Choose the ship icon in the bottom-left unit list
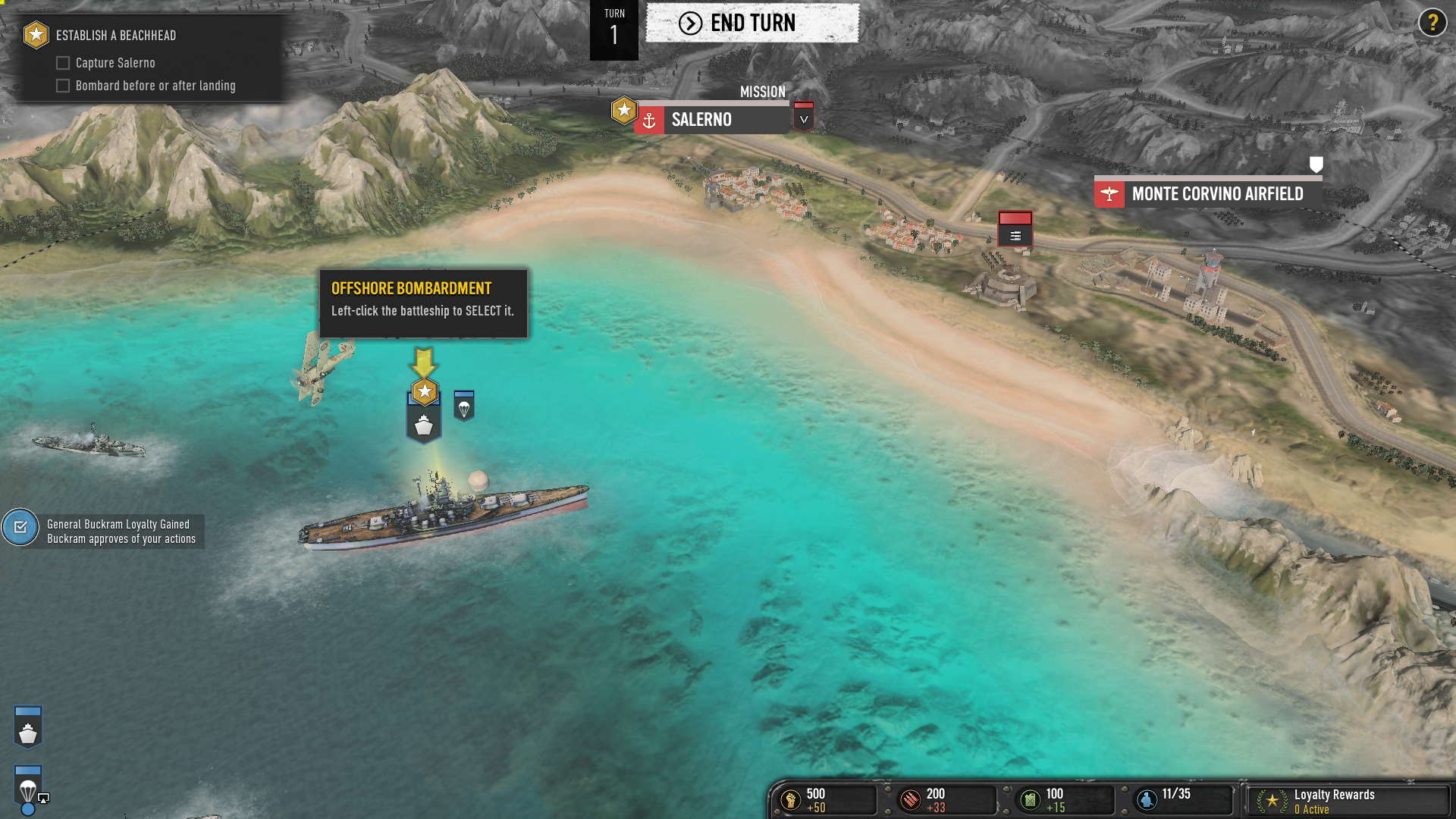Image resolution: width=1456 pixels, height=819 pixels. pos(28,727)
